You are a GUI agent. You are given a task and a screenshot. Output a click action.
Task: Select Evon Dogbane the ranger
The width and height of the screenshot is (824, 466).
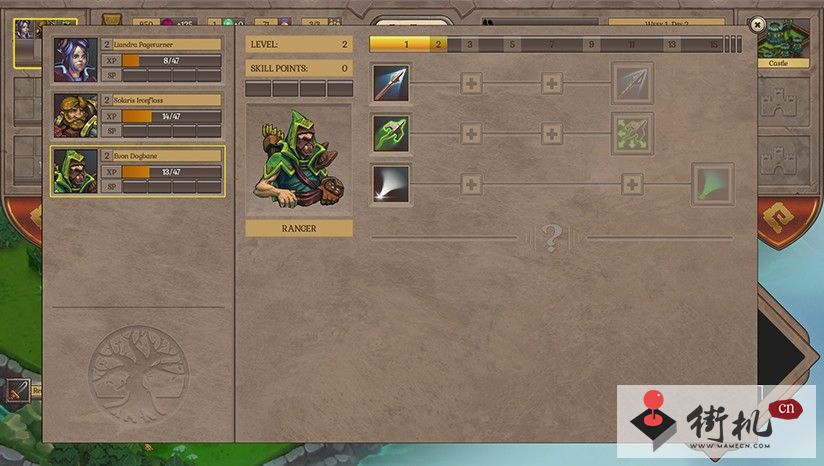point(138,171)
